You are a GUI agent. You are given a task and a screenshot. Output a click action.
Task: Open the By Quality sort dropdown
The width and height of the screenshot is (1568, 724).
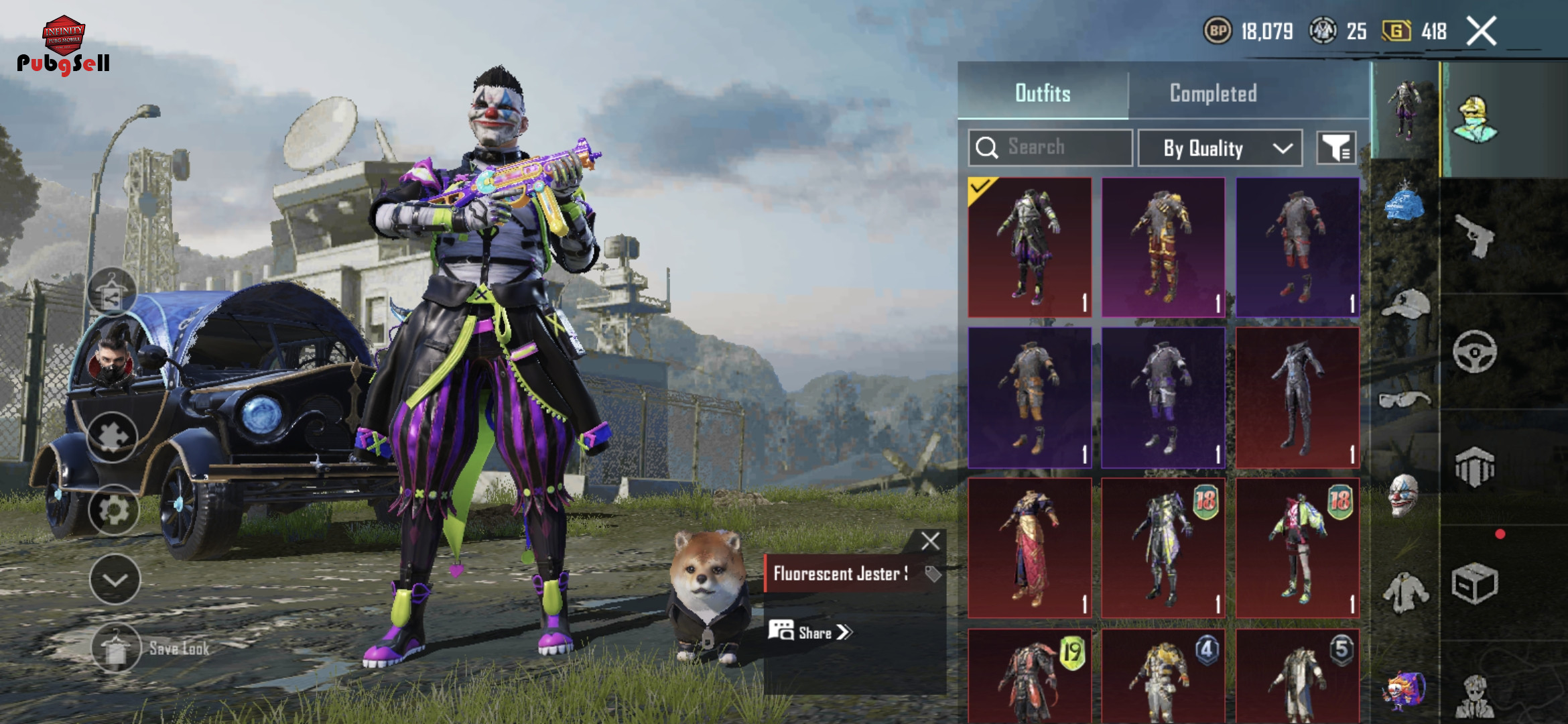click(1220, 147)
